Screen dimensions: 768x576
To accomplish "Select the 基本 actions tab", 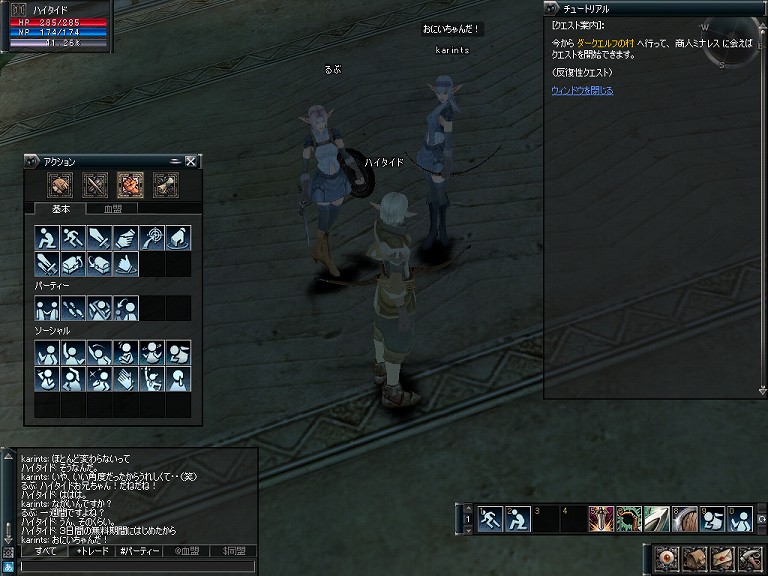I will click(61, 209).
